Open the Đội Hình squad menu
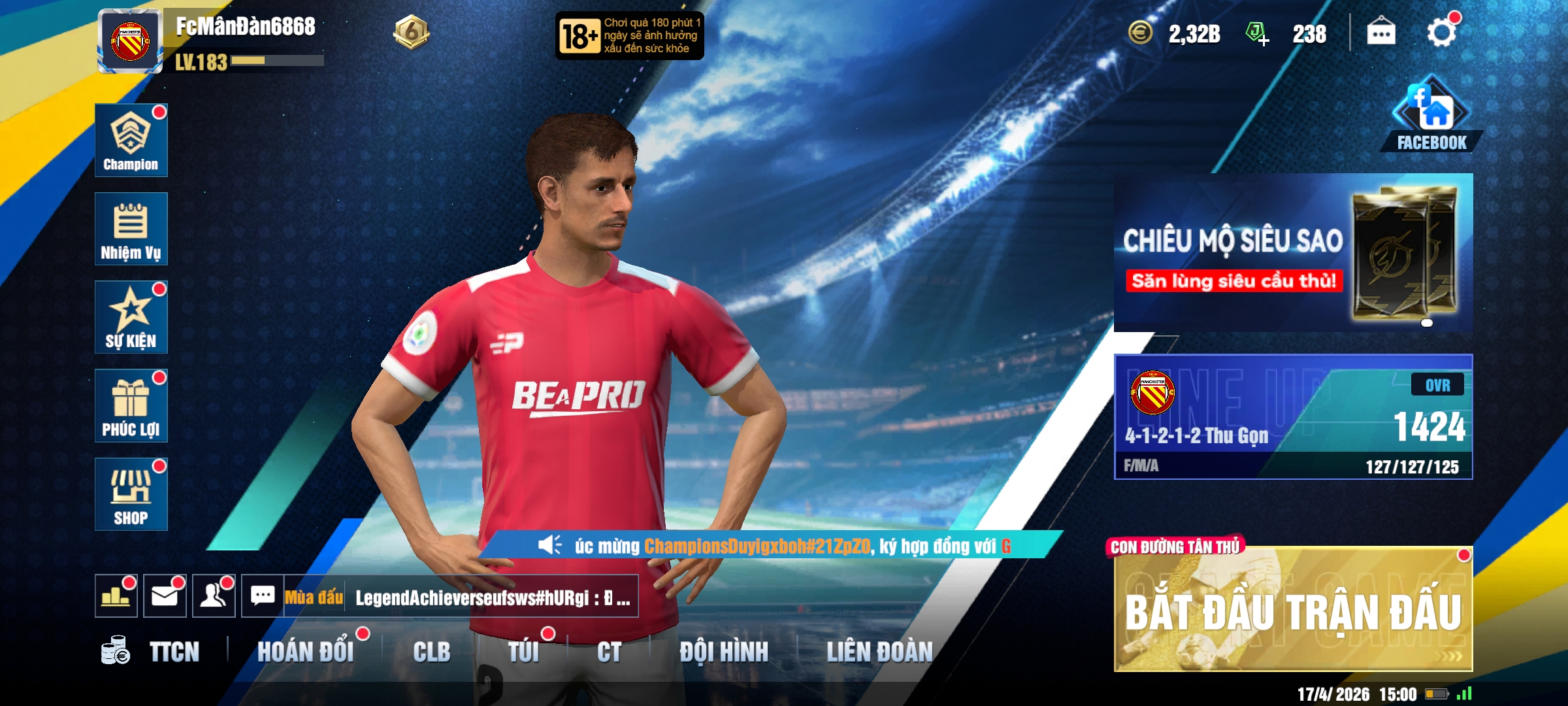This screenshot has width=1568, height=706. tap(724, 652)
